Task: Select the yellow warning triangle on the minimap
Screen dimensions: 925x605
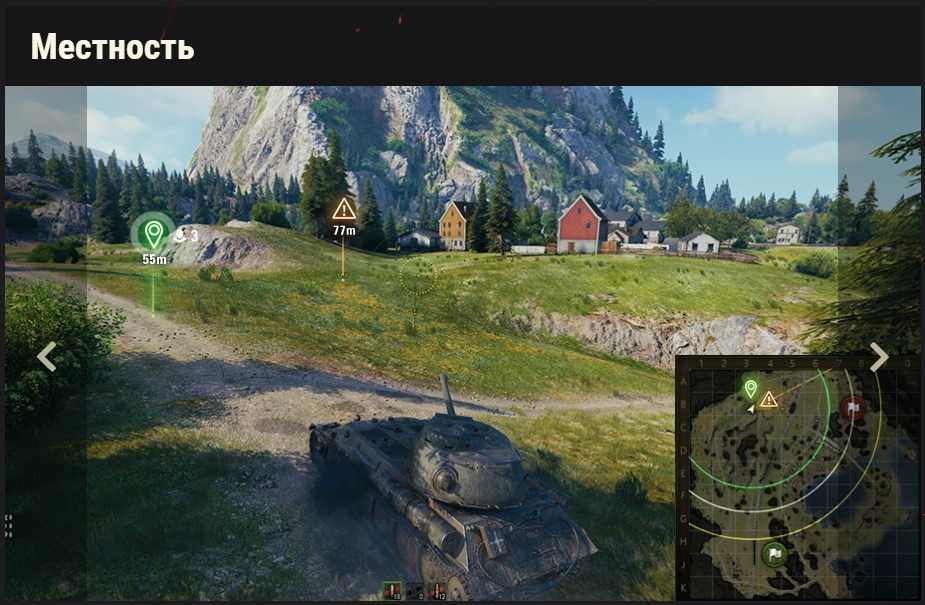Action: 768,399
